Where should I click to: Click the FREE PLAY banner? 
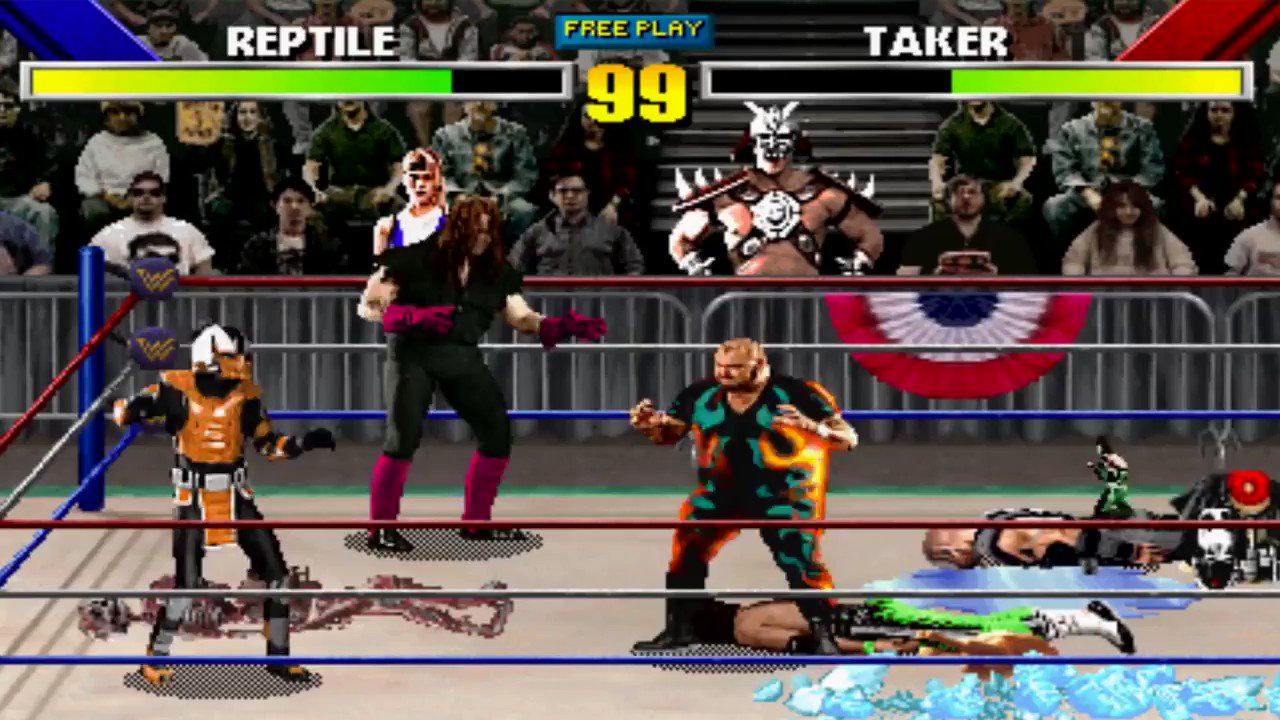pos(634,29)
